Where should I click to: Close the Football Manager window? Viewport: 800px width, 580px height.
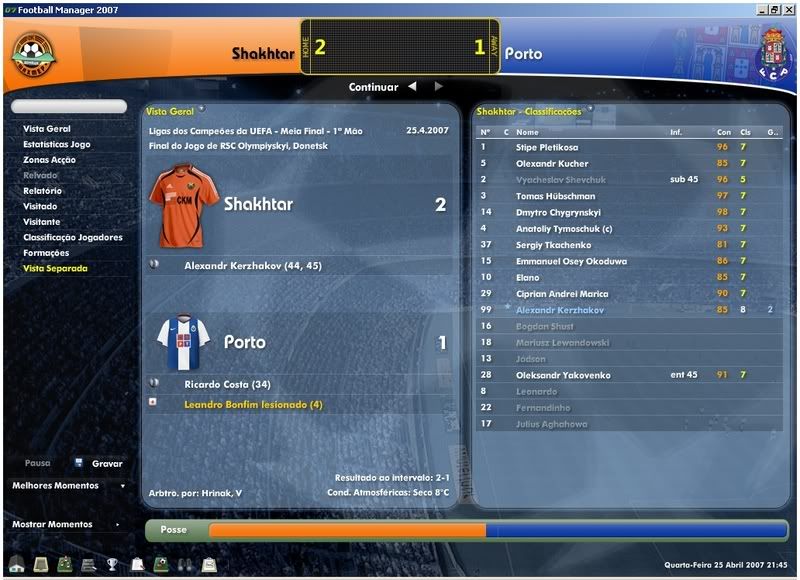pyautogui.click(x=790, y=8)
